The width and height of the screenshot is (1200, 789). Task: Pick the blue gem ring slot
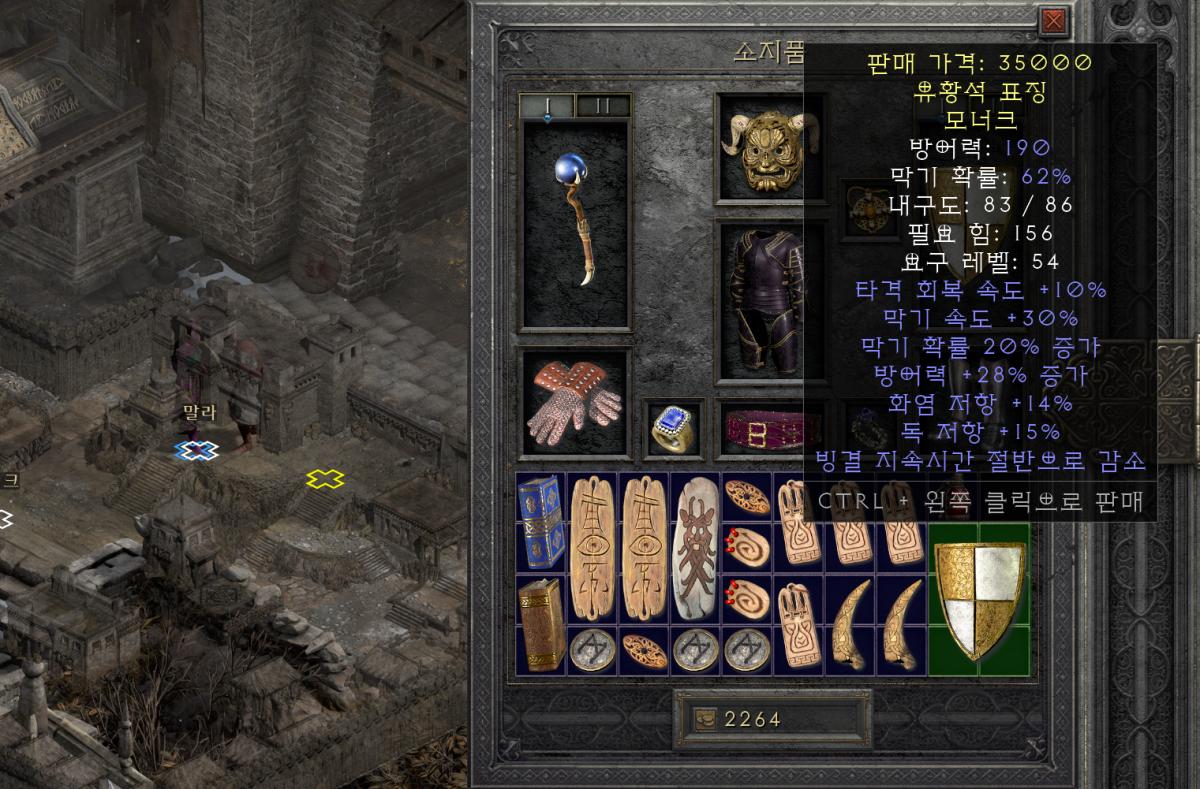pyautogui.click(x=672, y=429)
